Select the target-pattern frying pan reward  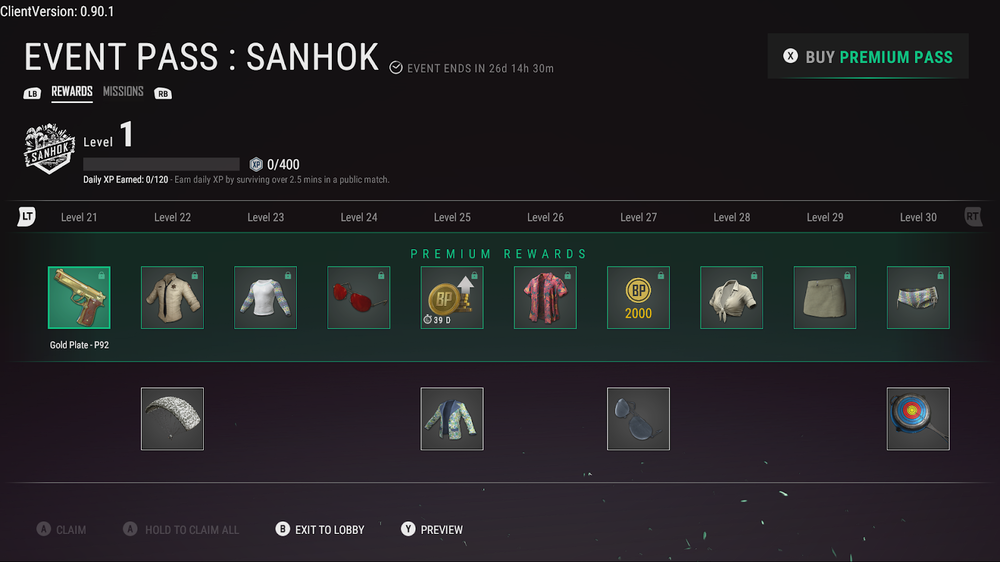pyautogui.click(x=918, y=419)
